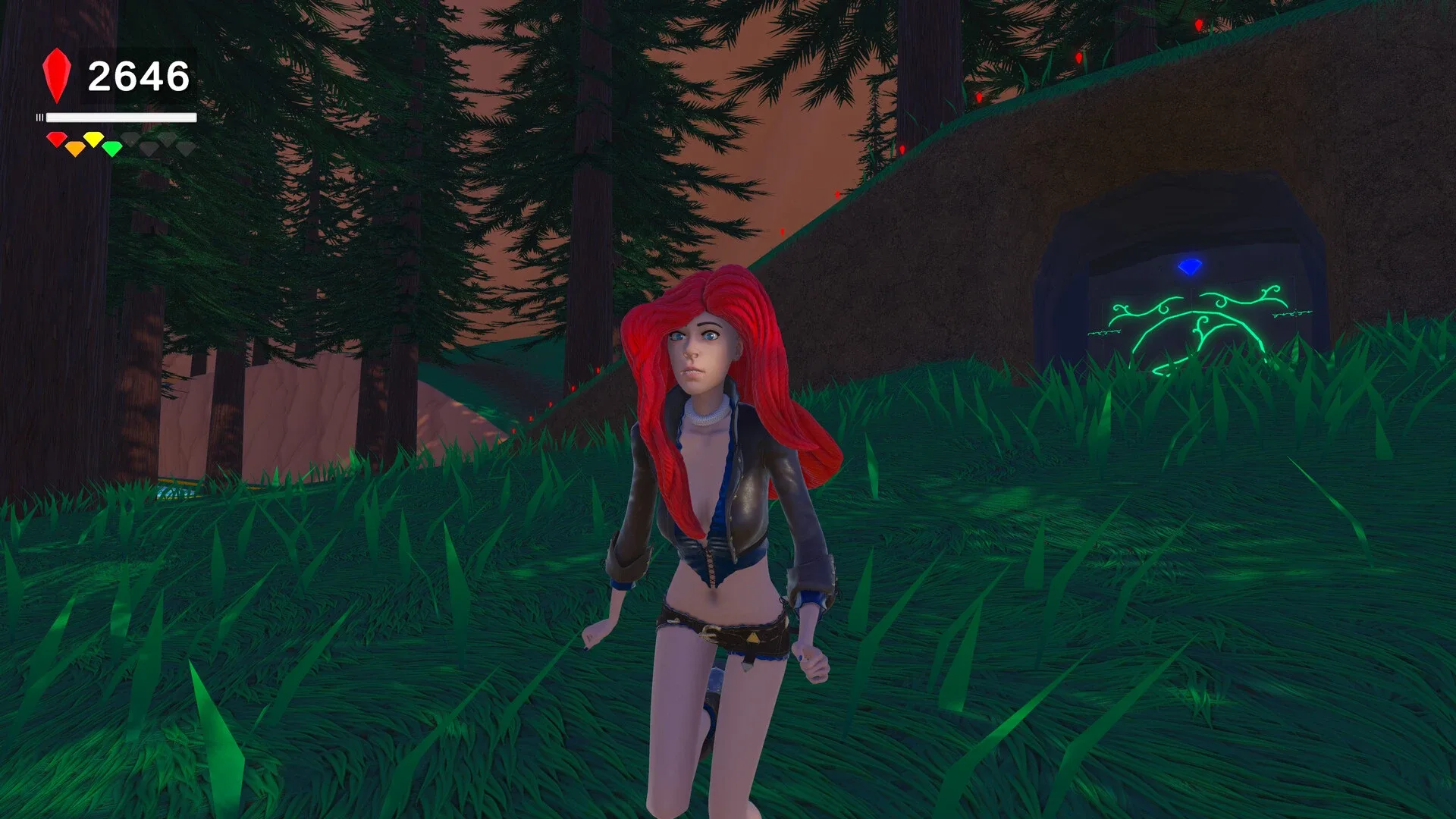Click the yellow diamond collection indicator
The width and height of the screenshot is (1456, 819).
click(x=93, y=139)
